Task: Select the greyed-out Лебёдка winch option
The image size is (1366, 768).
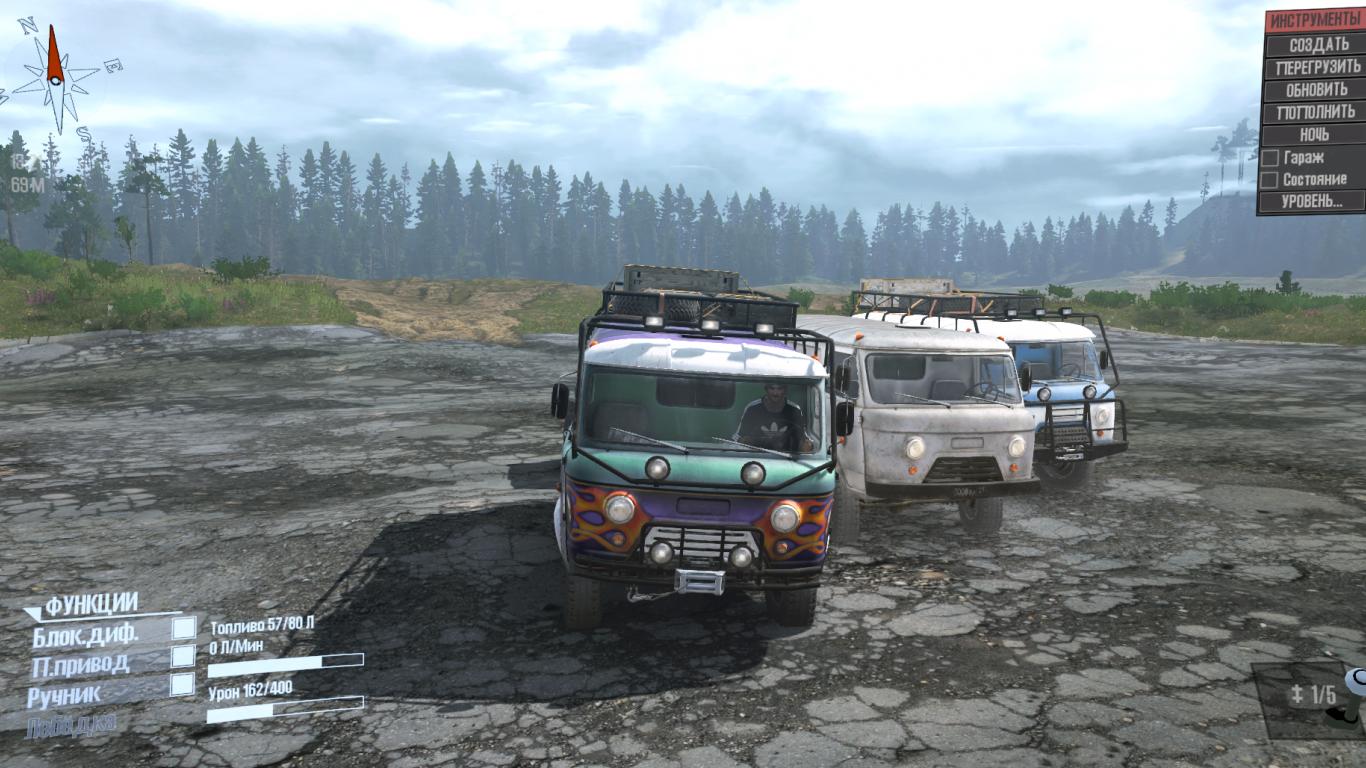Action: click(x=72, y=723)
